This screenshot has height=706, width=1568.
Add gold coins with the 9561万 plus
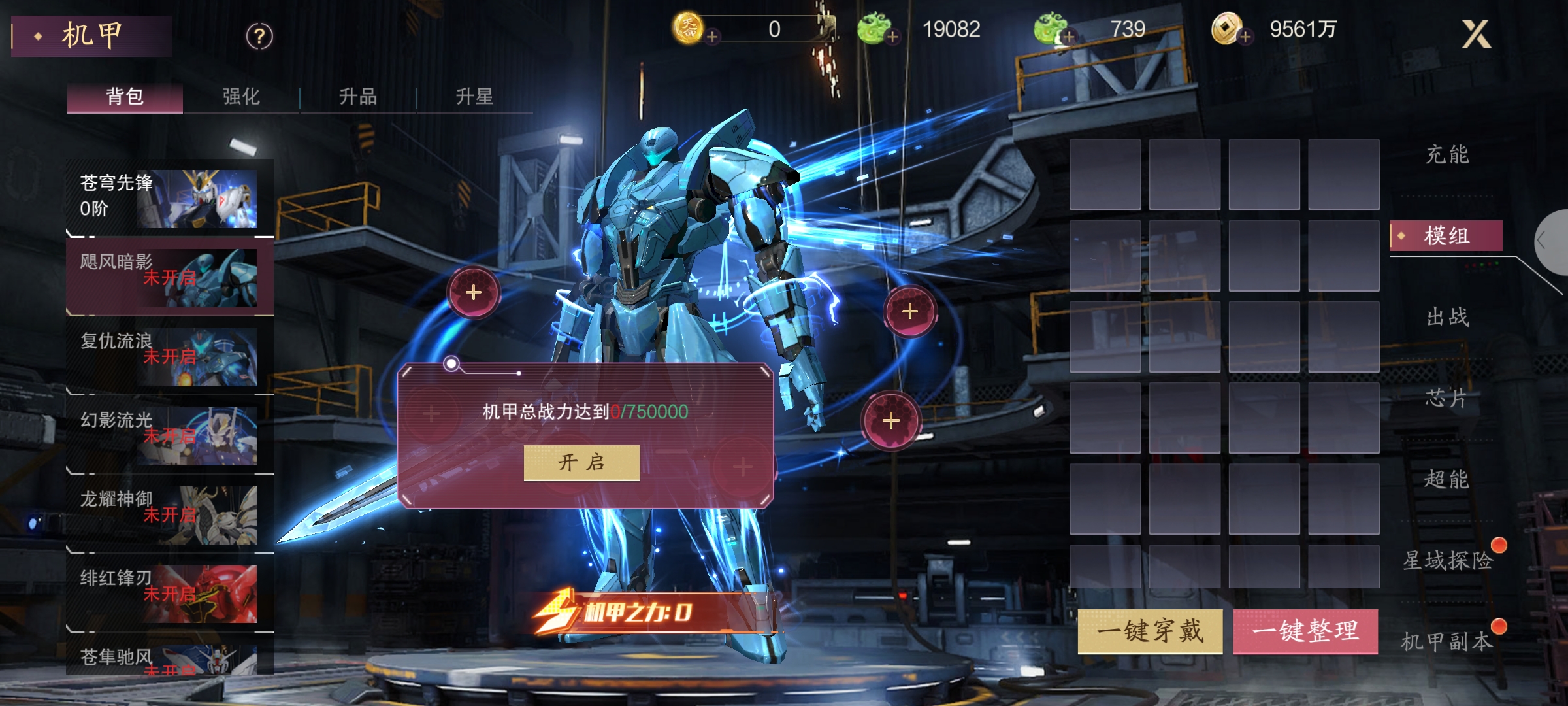1245,37
